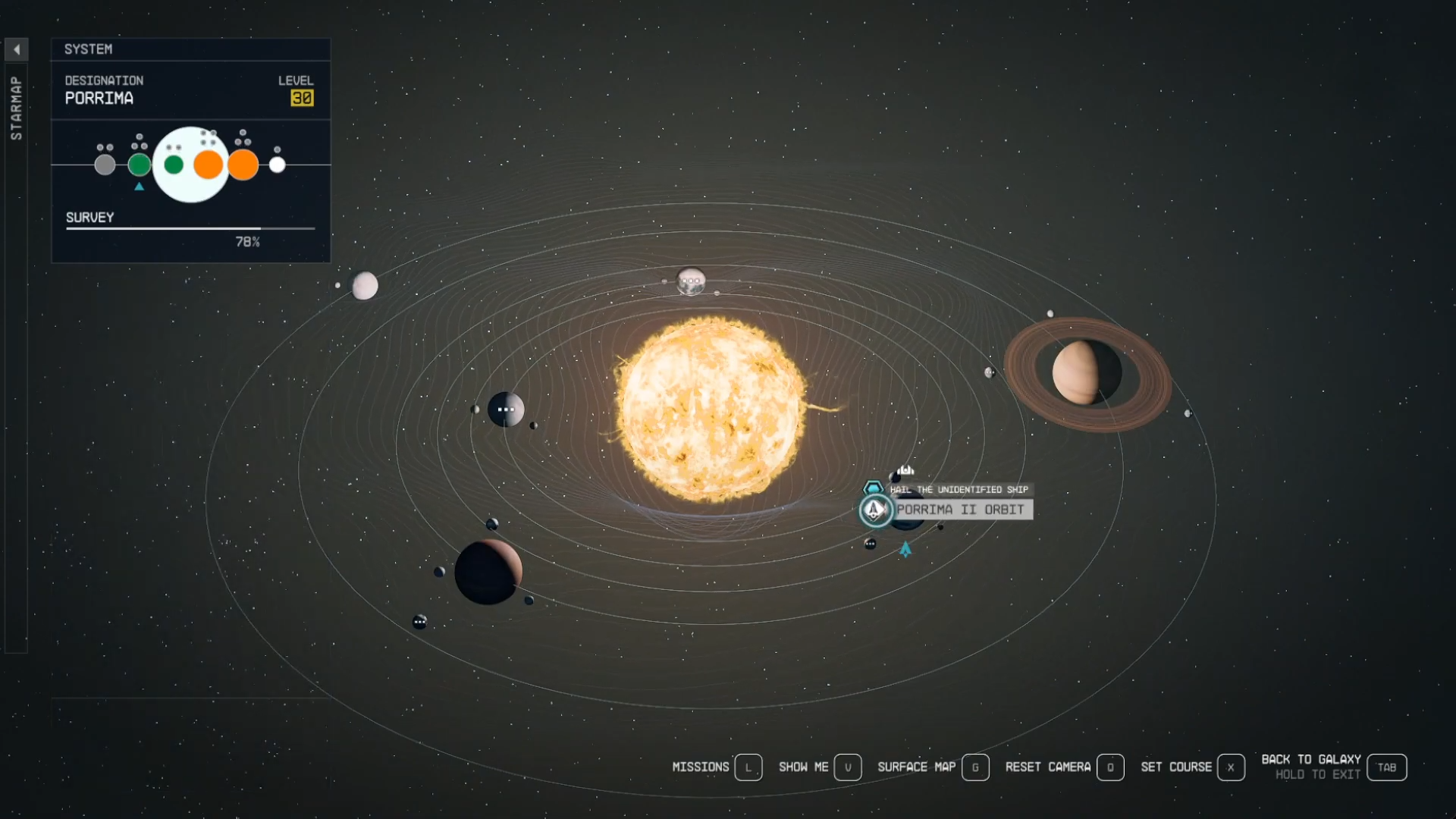
Task: Select the gray planet in the system overview diagram
Action: pyautogui.click(x=105, y=164)
